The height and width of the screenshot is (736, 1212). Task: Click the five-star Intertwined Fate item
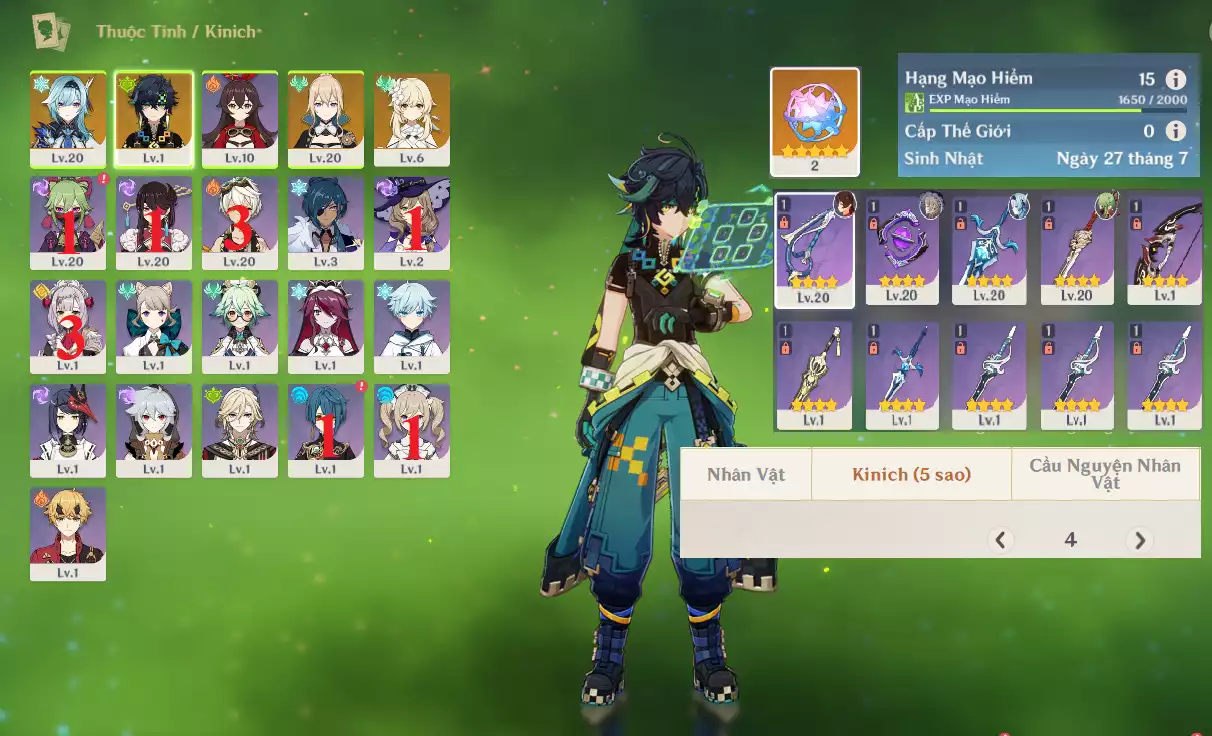pyautogui.click(x=815, y=120)
